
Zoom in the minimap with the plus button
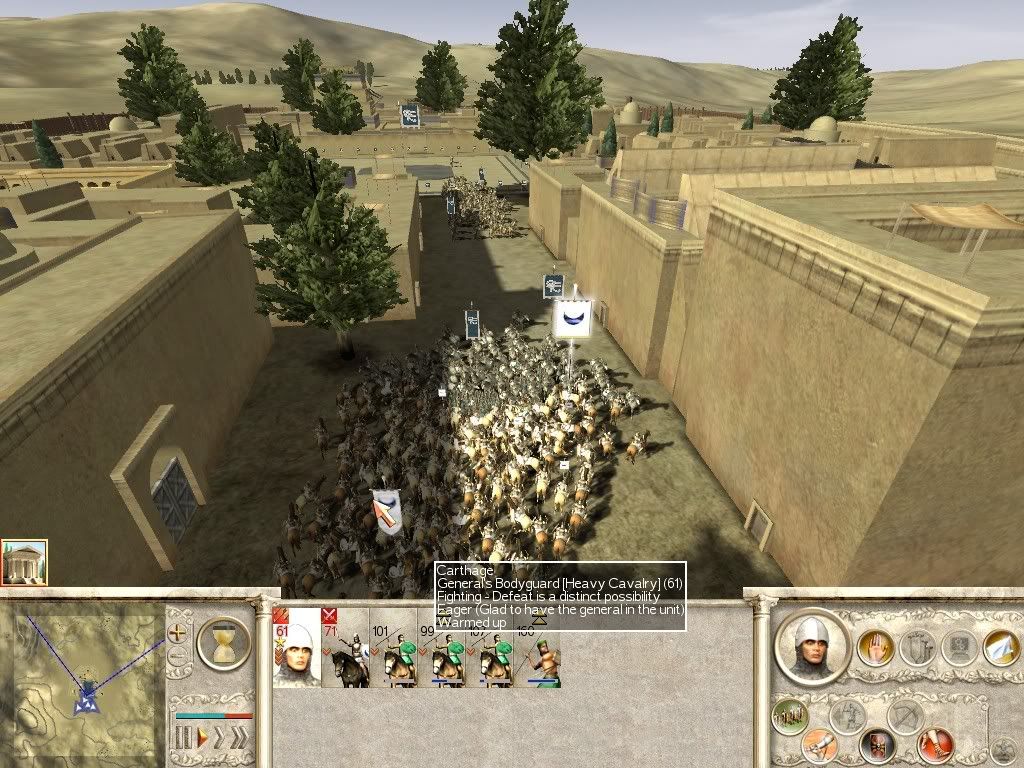[179, 632]
